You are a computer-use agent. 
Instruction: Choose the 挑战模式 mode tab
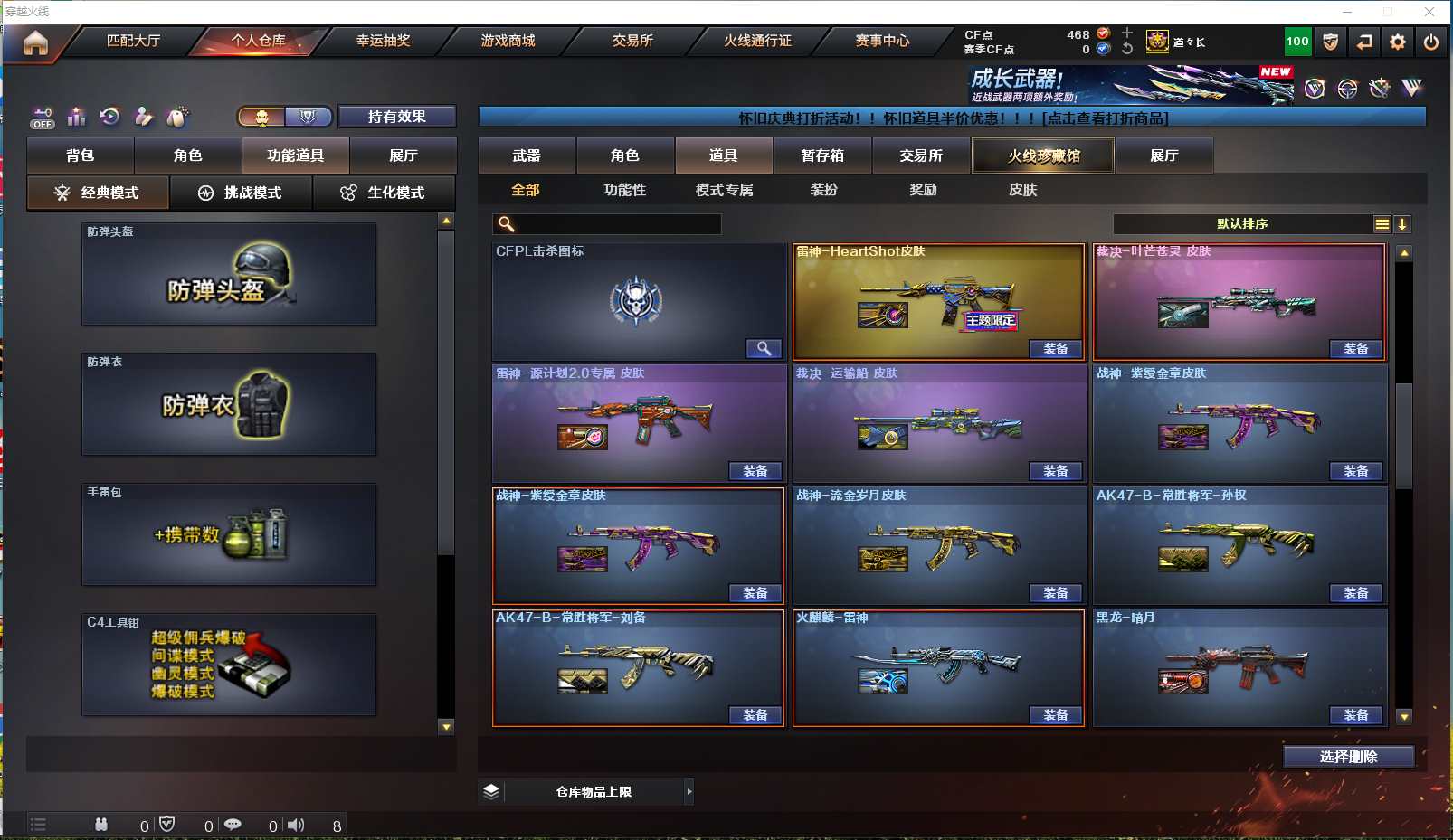pos(241,193)
